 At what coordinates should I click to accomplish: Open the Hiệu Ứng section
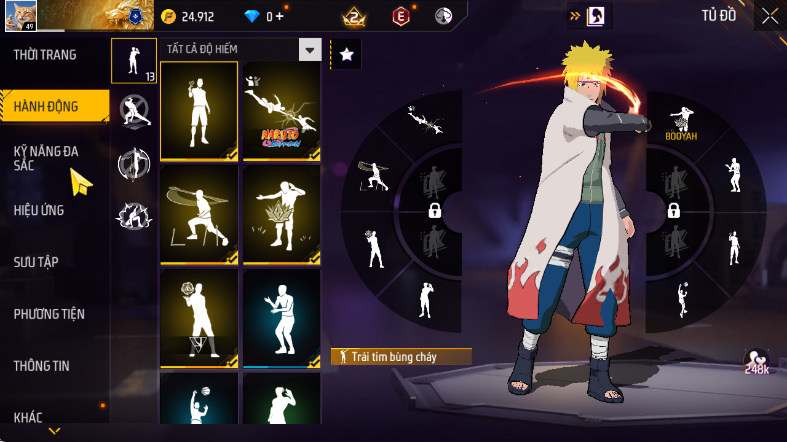click(41, 210)
